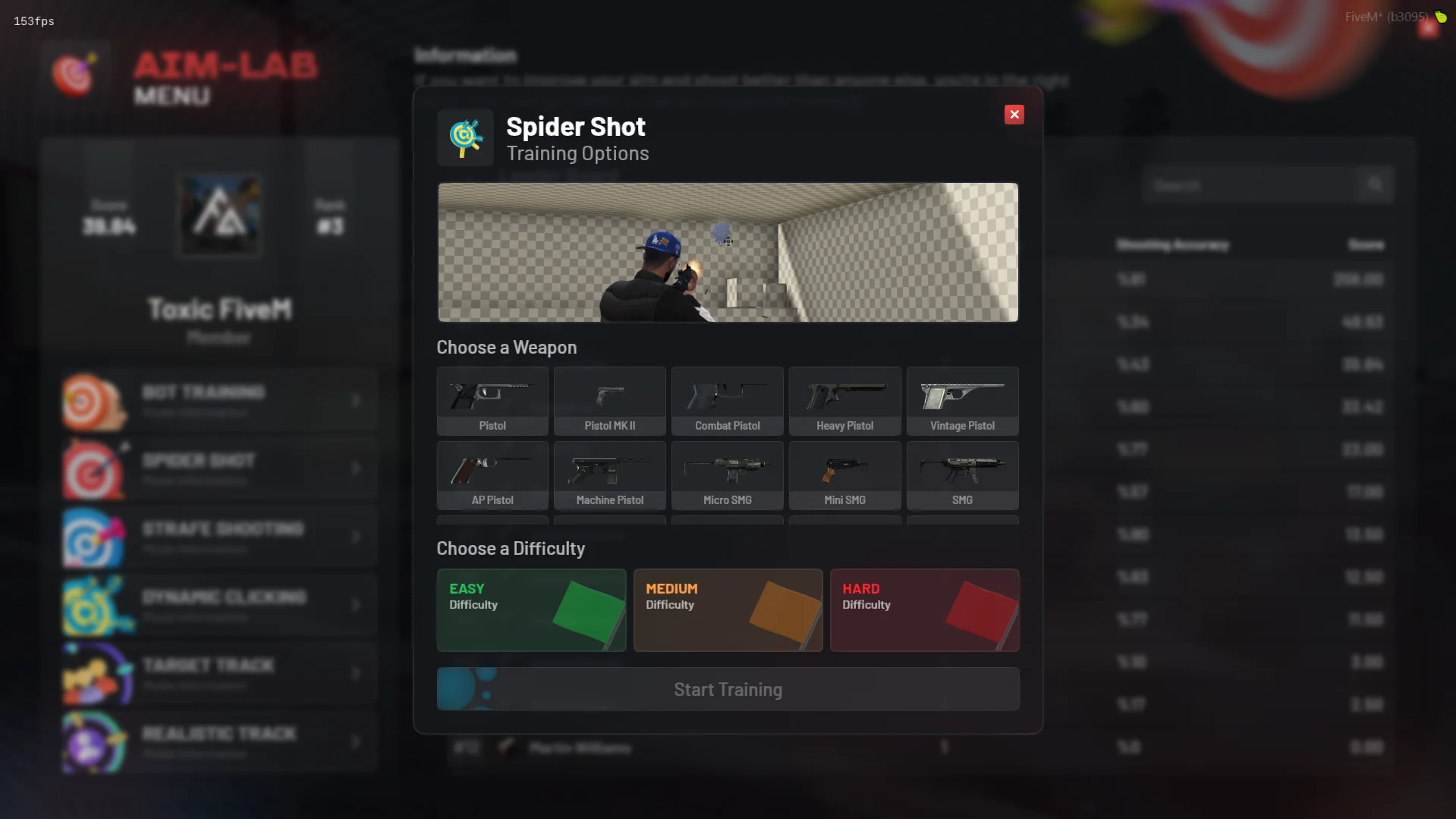Pick the Machine Pistol weapon
Screen dimensions: 1456x819
click(610, 476)
